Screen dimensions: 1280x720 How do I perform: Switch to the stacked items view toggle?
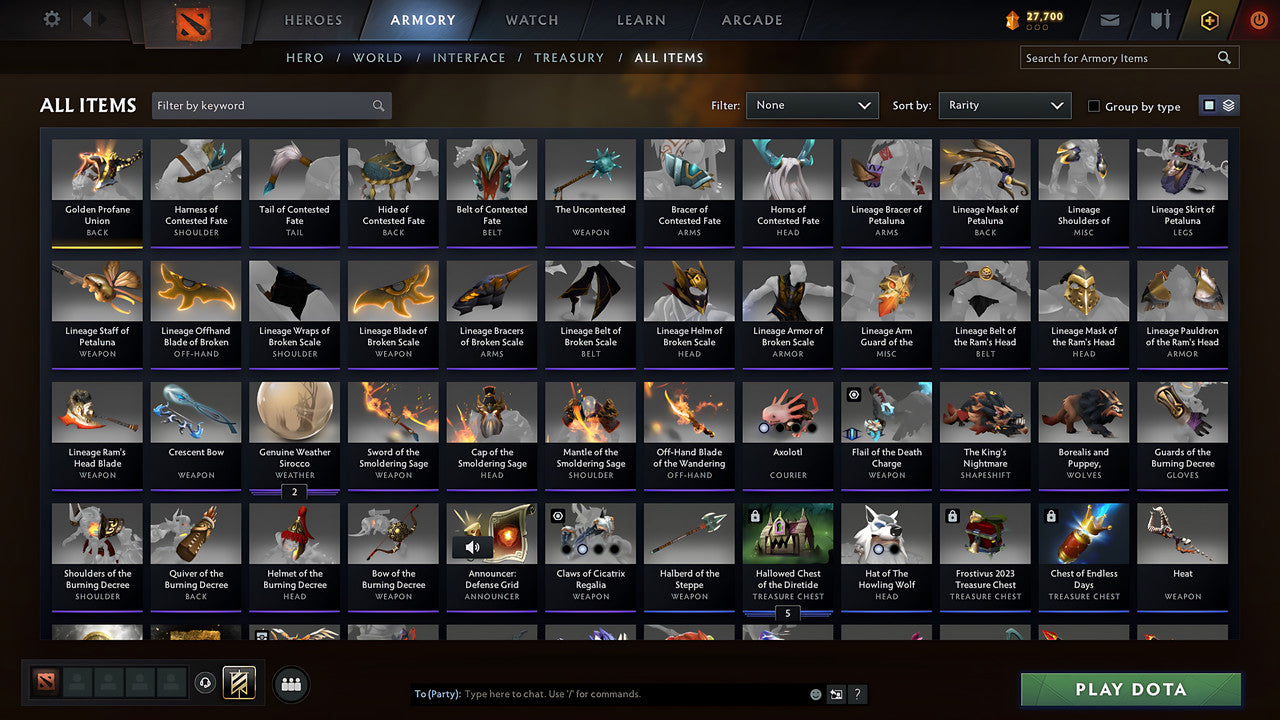tap(1228, 105)
